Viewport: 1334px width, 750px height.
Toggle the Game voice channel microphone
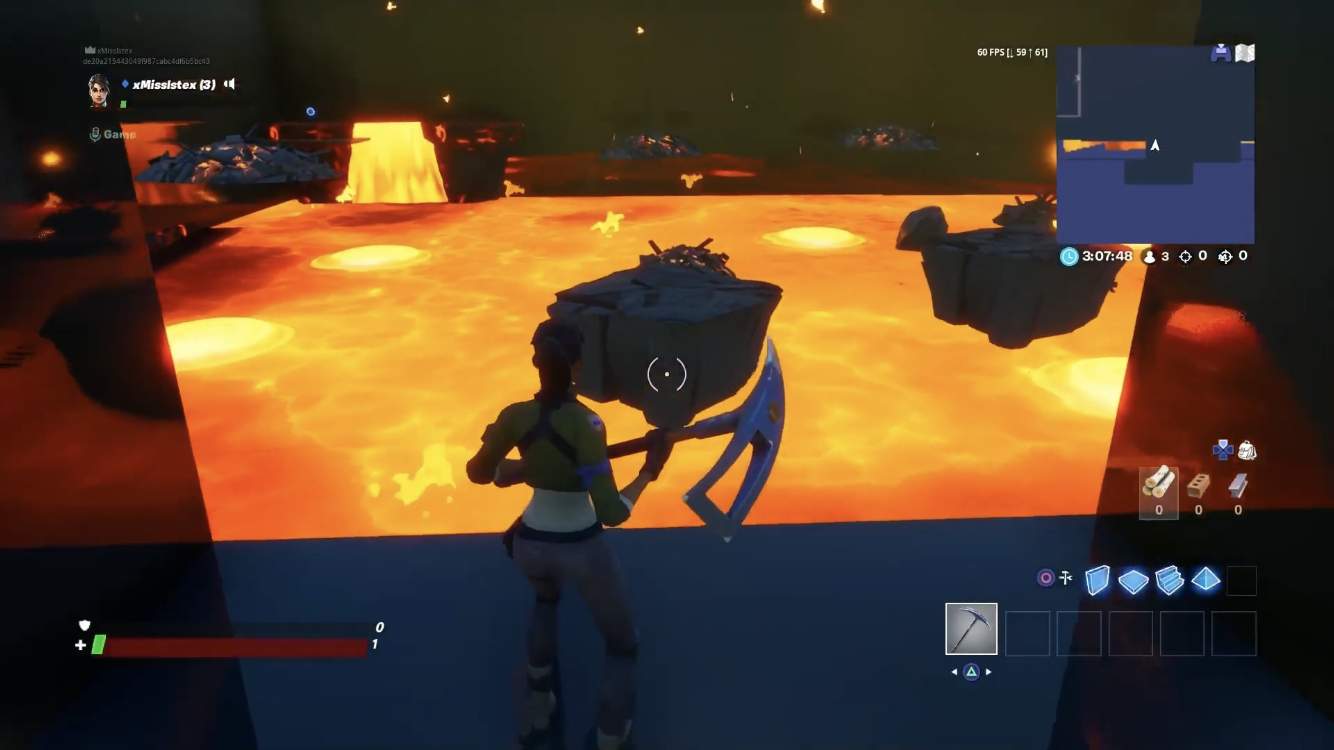97,132
